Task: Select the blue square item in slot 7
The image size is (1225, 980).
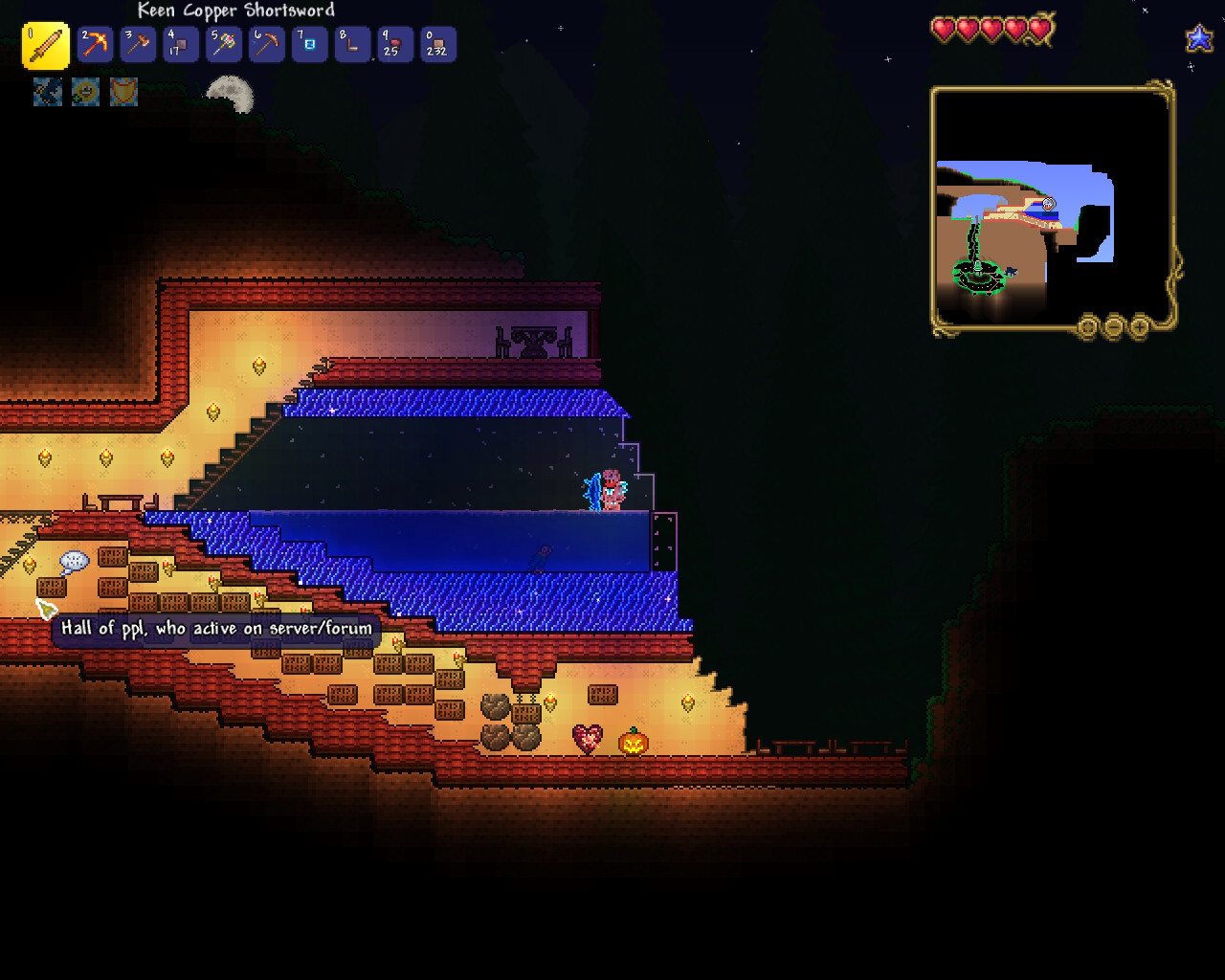Action: [x=309, y=45]
